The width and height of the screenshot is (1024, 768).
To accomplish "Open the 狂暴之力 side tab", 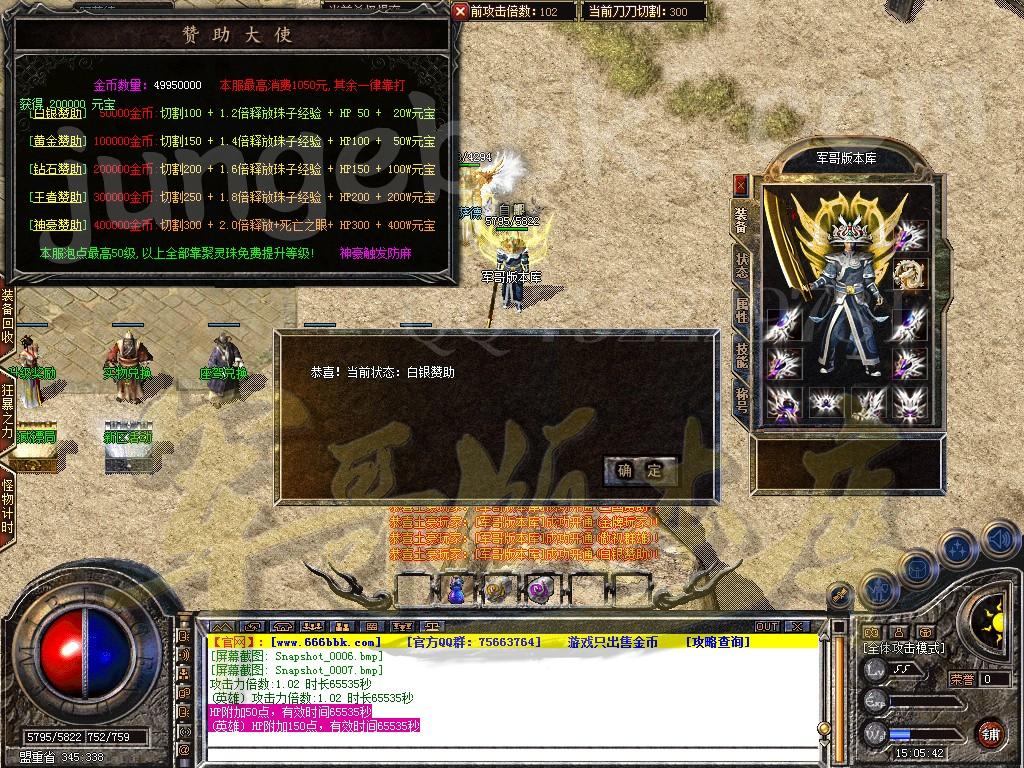I will (x=8, y=409).
